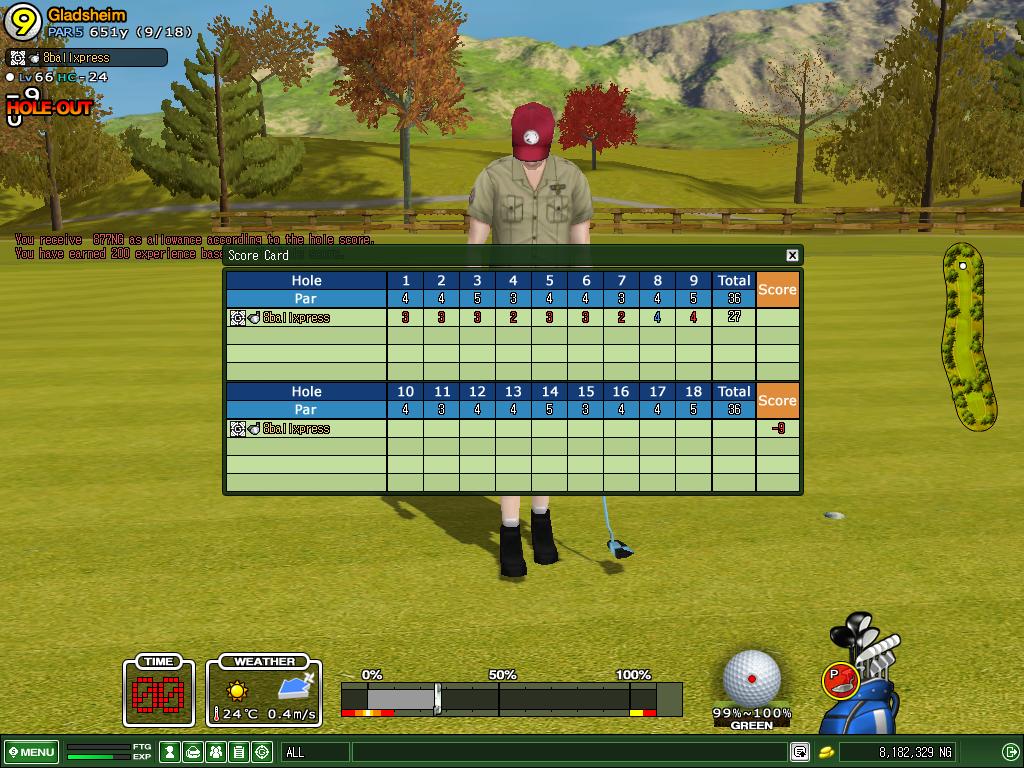
Task: Open the player profile silhouette icon
Action: tap(170, 752)
